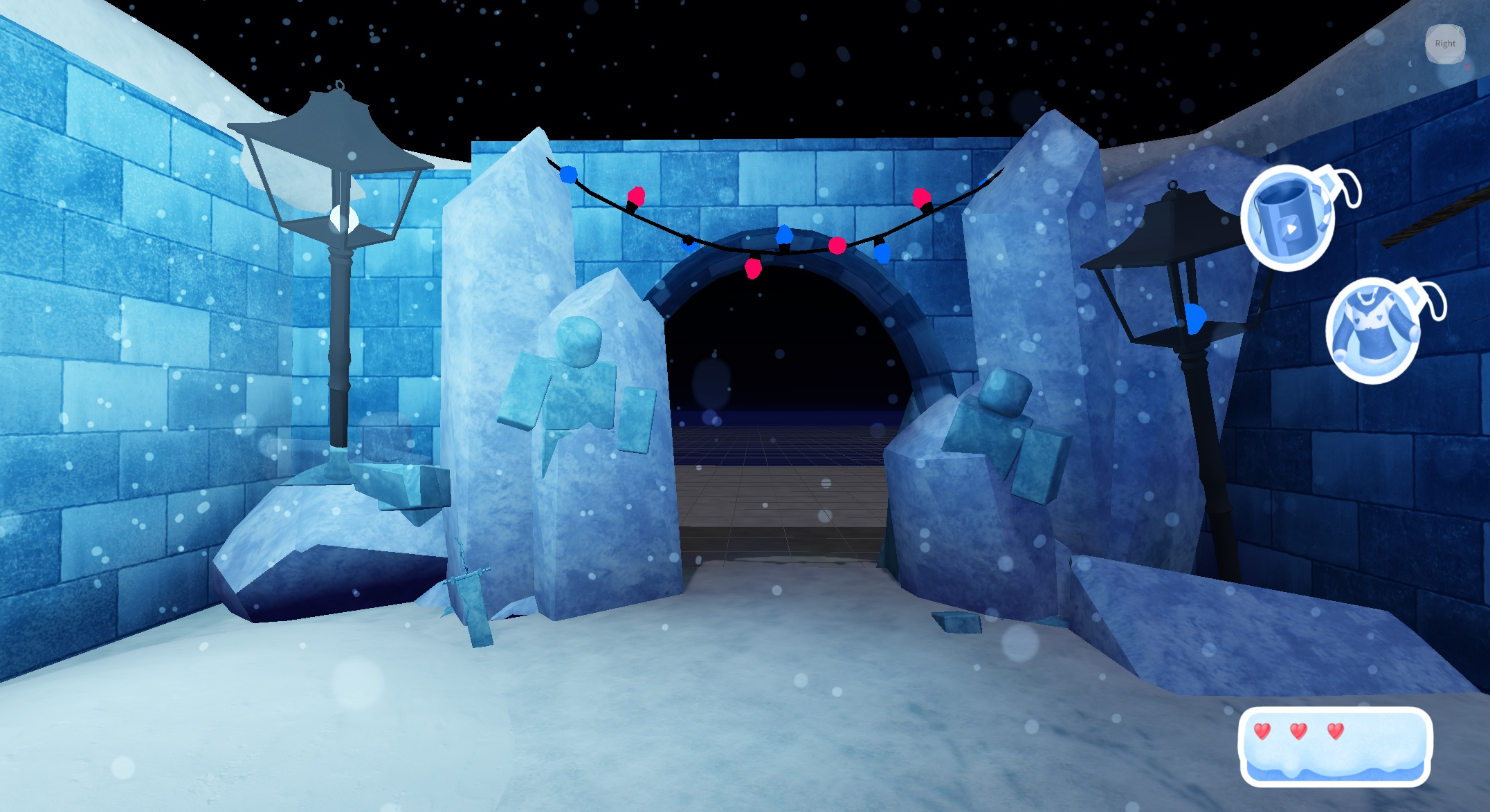Open the blue mug ornament icon
The width and height of the screenshot is (1490, 812).
(1288, 217)
